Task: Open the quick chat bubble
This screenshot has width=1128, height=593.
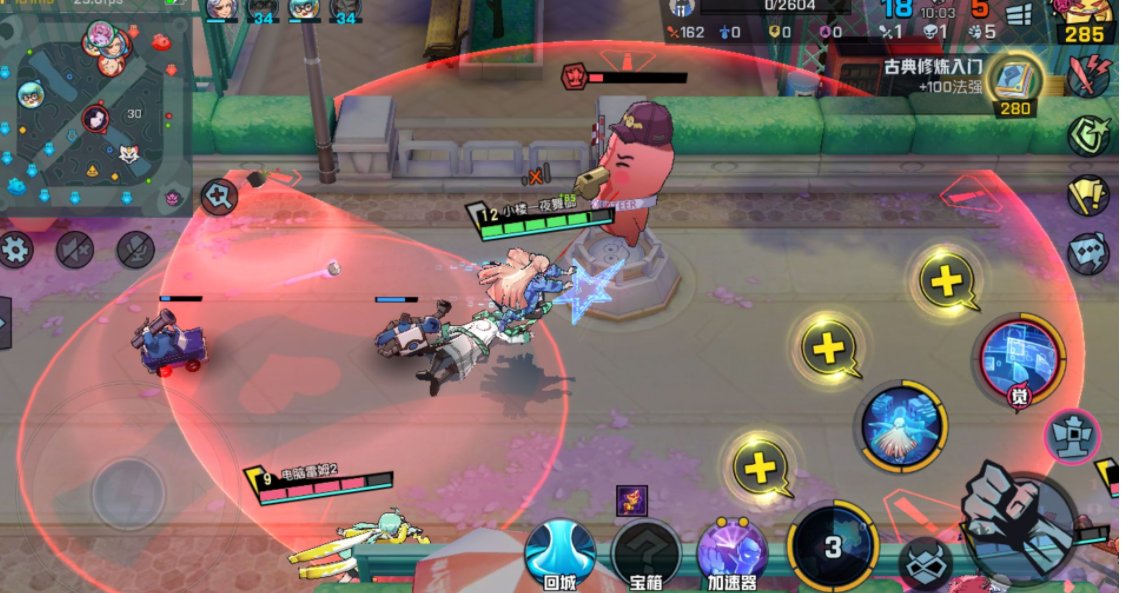Action: (x=1088, y=254)
